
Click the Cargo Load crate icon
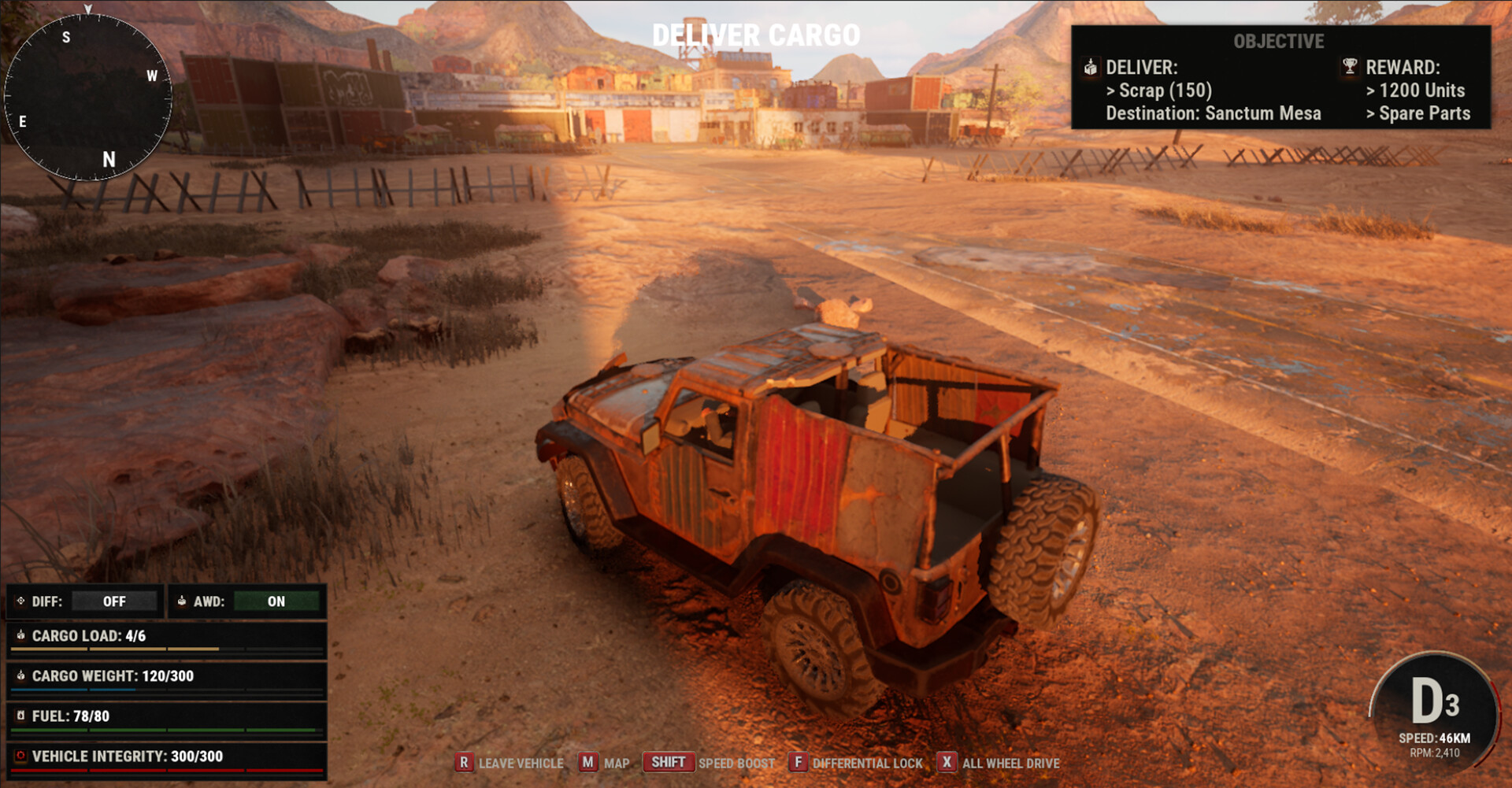pyautogui.click(x=21, y=636)
